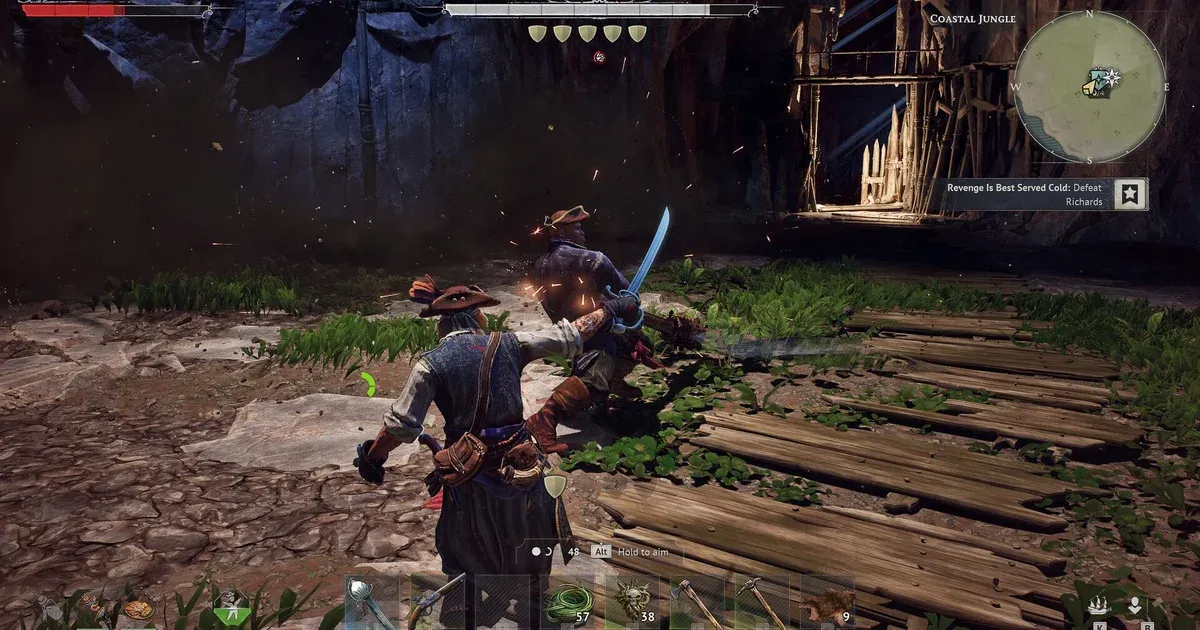Choose the skull emblem item slot
This screenshot has width=1200, height=630.
(632, 602)
